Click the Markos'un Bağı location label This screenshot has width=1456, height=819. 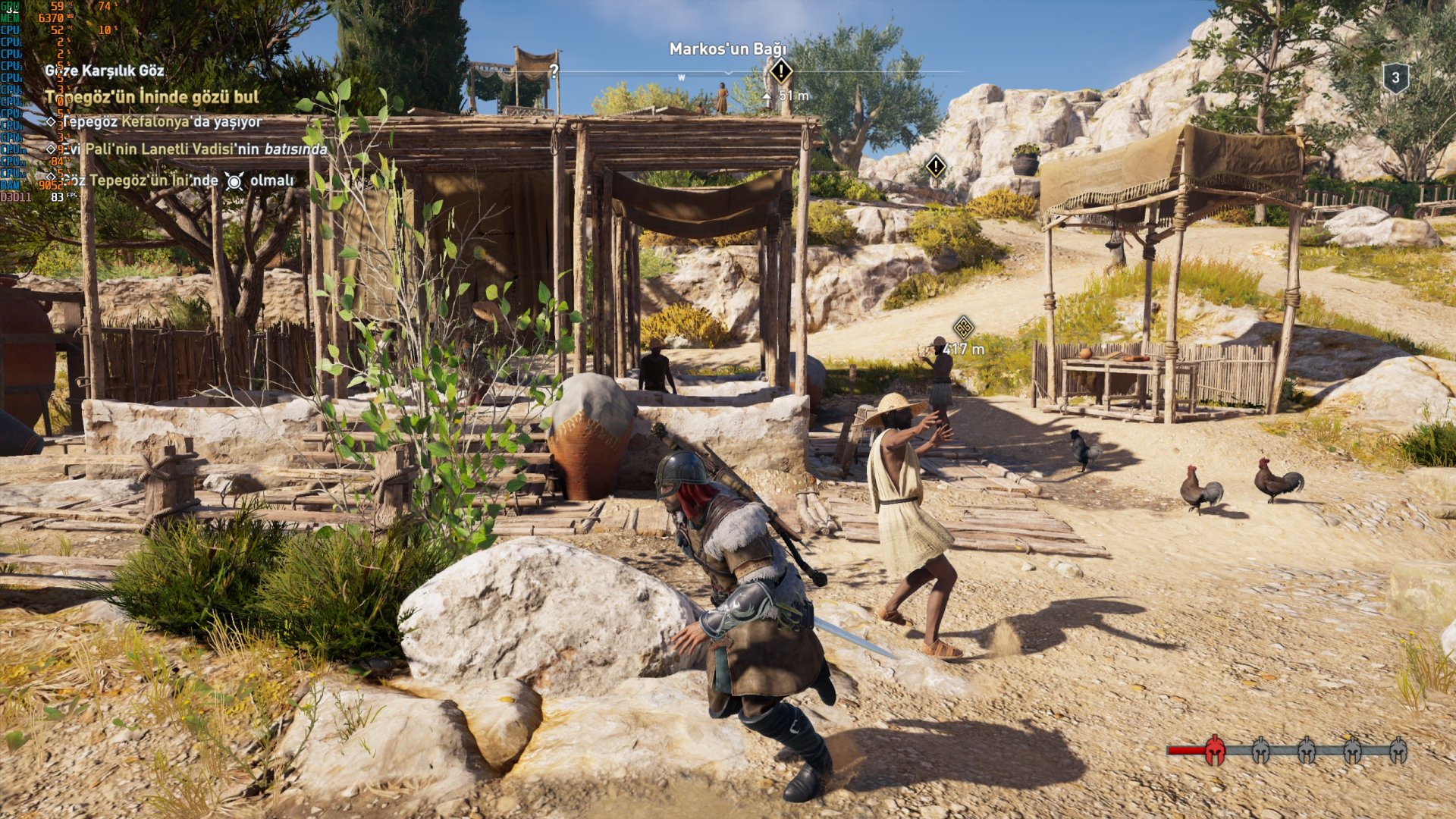coord(727,49)
